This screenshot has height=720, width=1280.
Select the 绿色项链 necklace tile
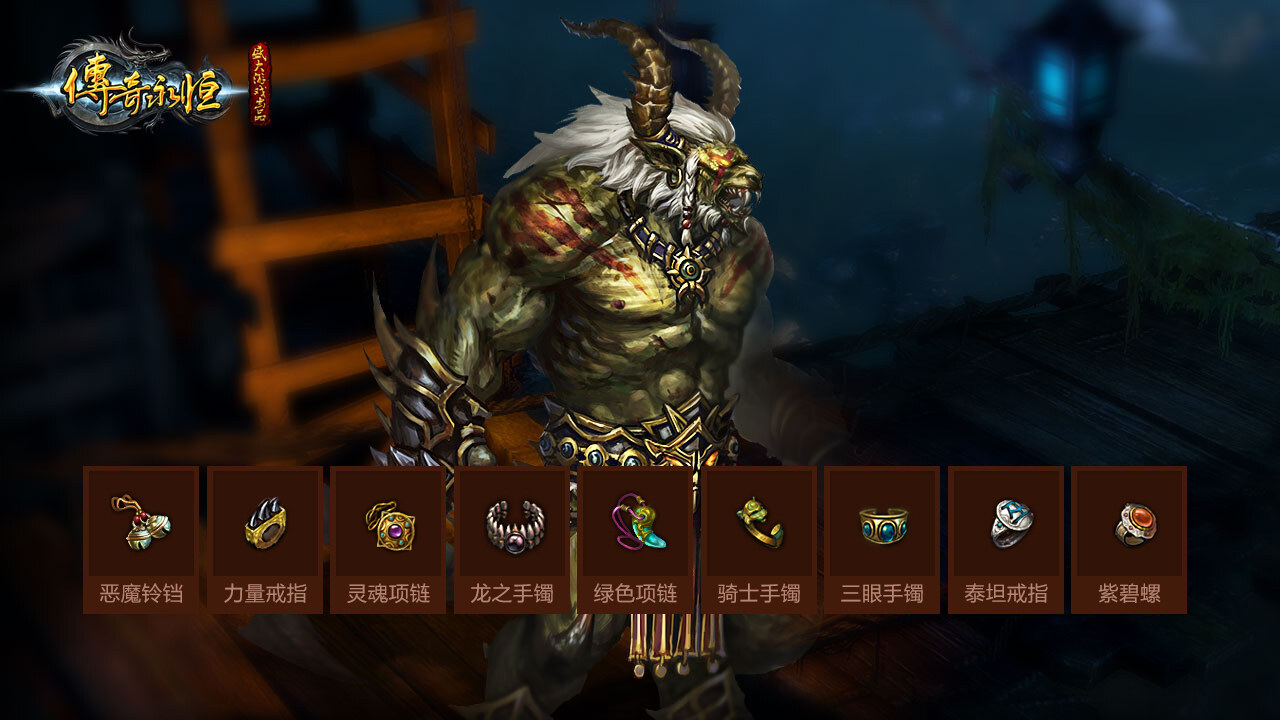(x=636, y=539)
